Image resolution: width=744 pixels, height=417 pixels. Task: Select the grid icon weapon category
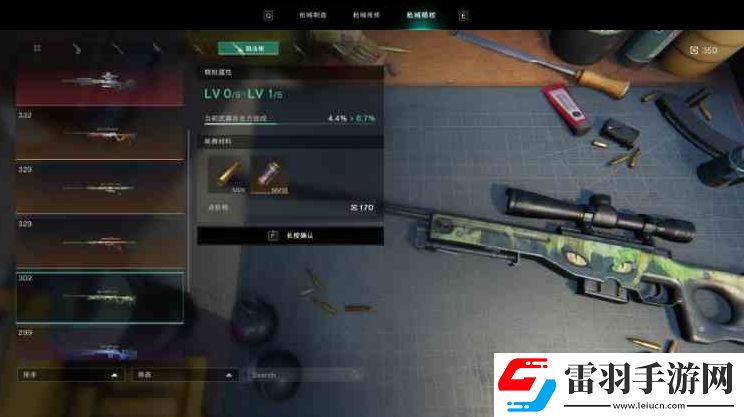(x=37, y=47)
